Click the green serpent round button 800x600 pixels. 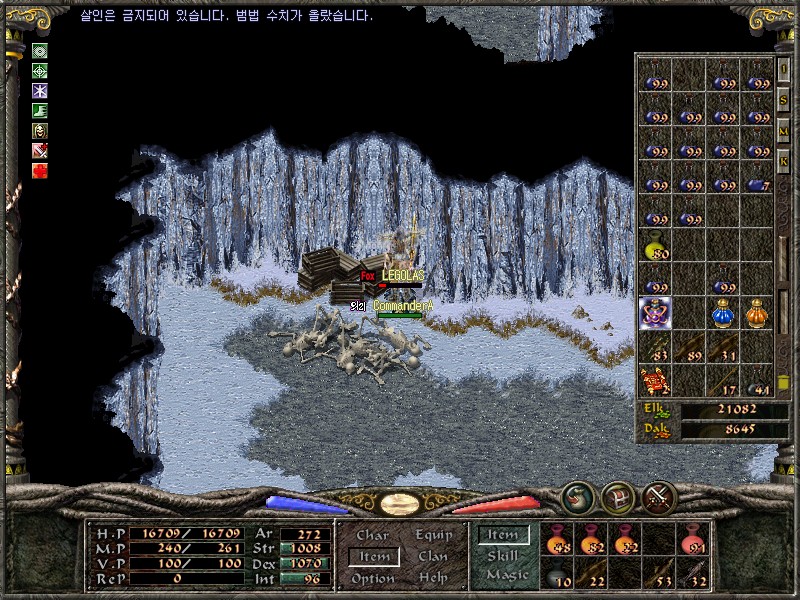pyautogui.click(x=577, y=496)
